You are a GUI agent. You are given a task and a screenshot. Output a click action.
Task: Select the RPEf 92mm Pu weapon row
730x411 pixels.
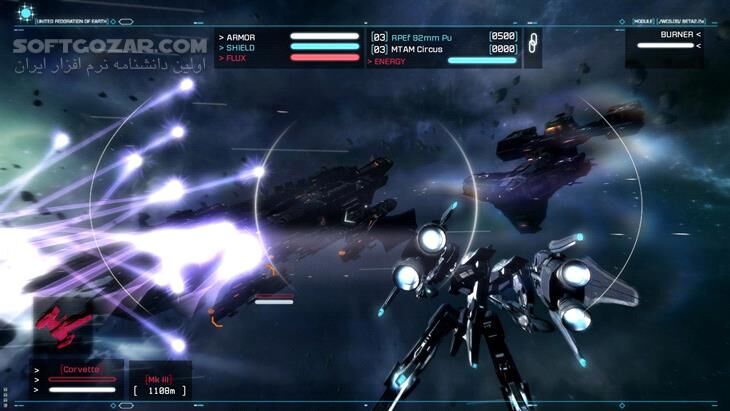(442, 36)
